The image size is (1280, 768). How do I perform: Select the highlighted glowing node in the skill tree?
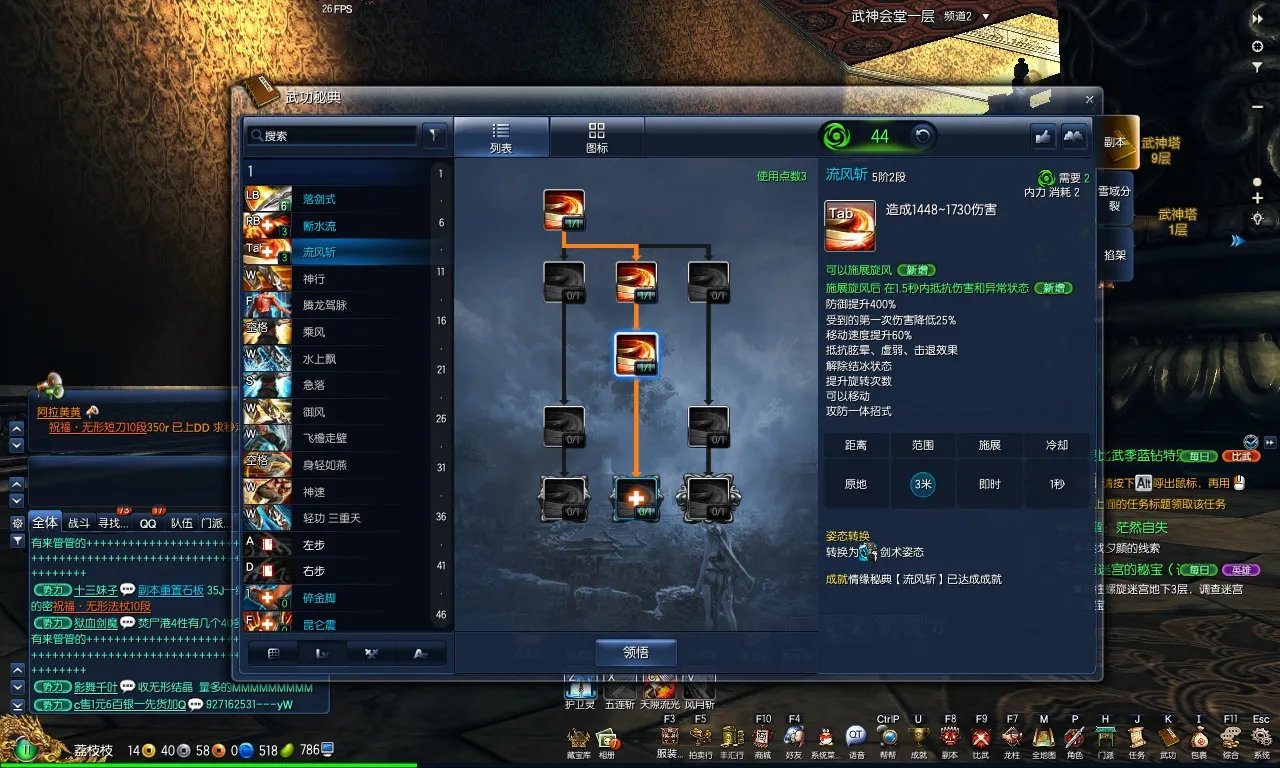(x=637, y=356)
